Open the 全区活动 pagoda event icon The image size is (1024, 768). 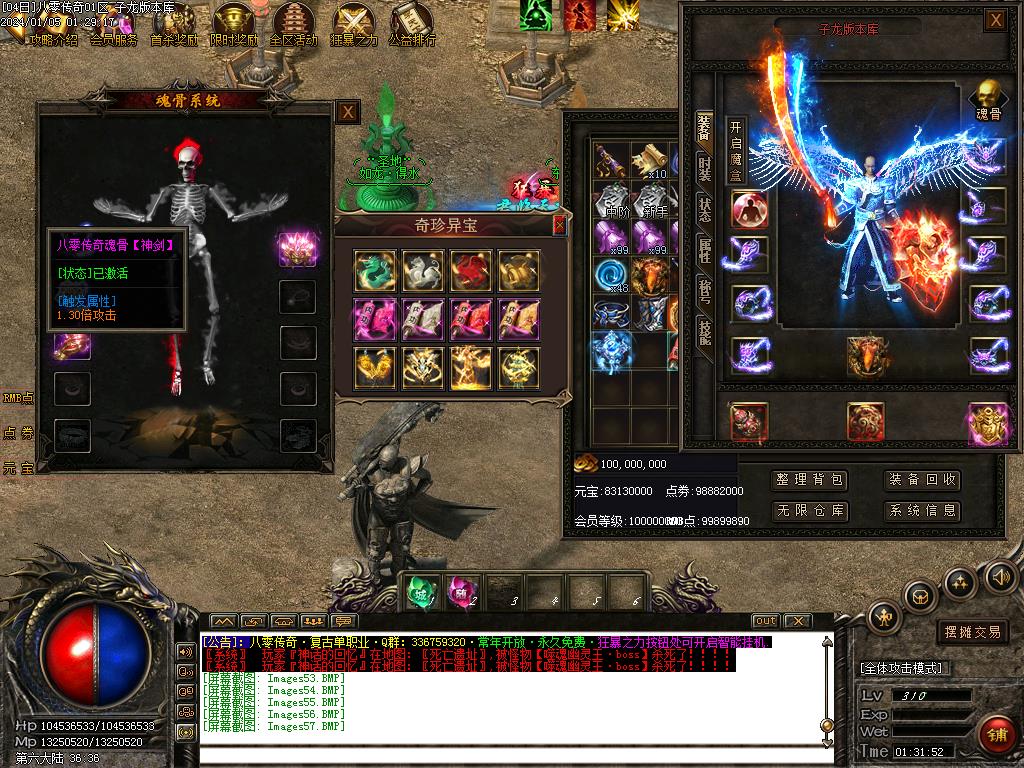point(293,24)
